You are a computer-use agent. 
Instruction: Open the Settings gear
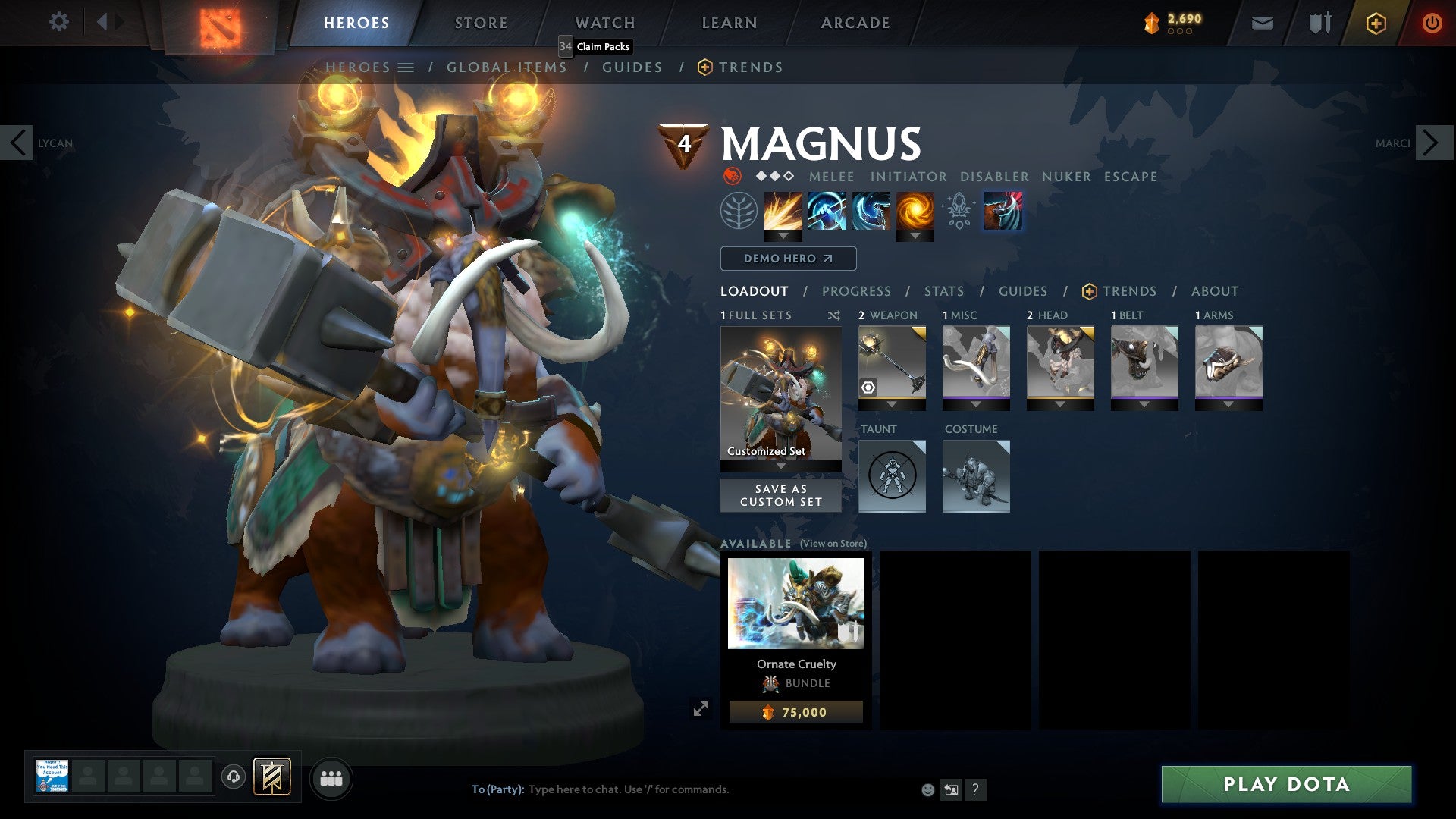[59, 21]
